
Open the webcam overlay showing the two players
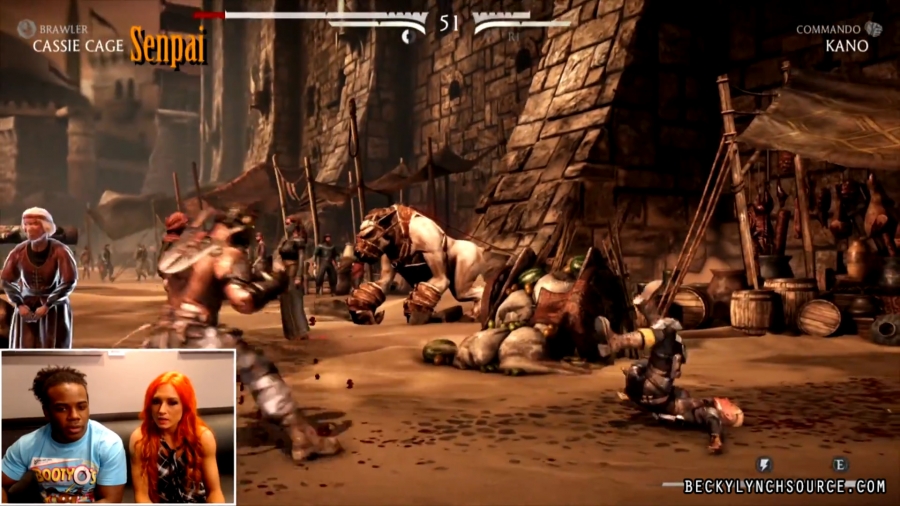[118, 426]
